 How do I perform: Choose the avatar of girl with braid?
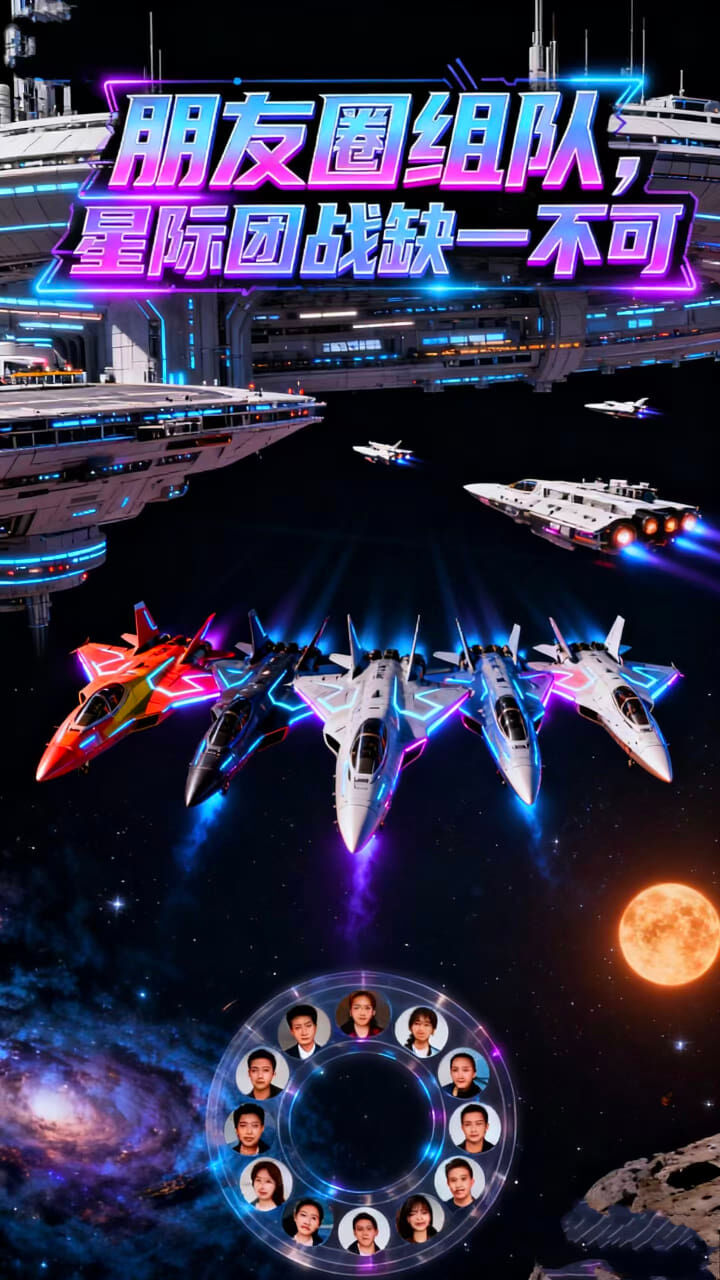(421, 1030)
